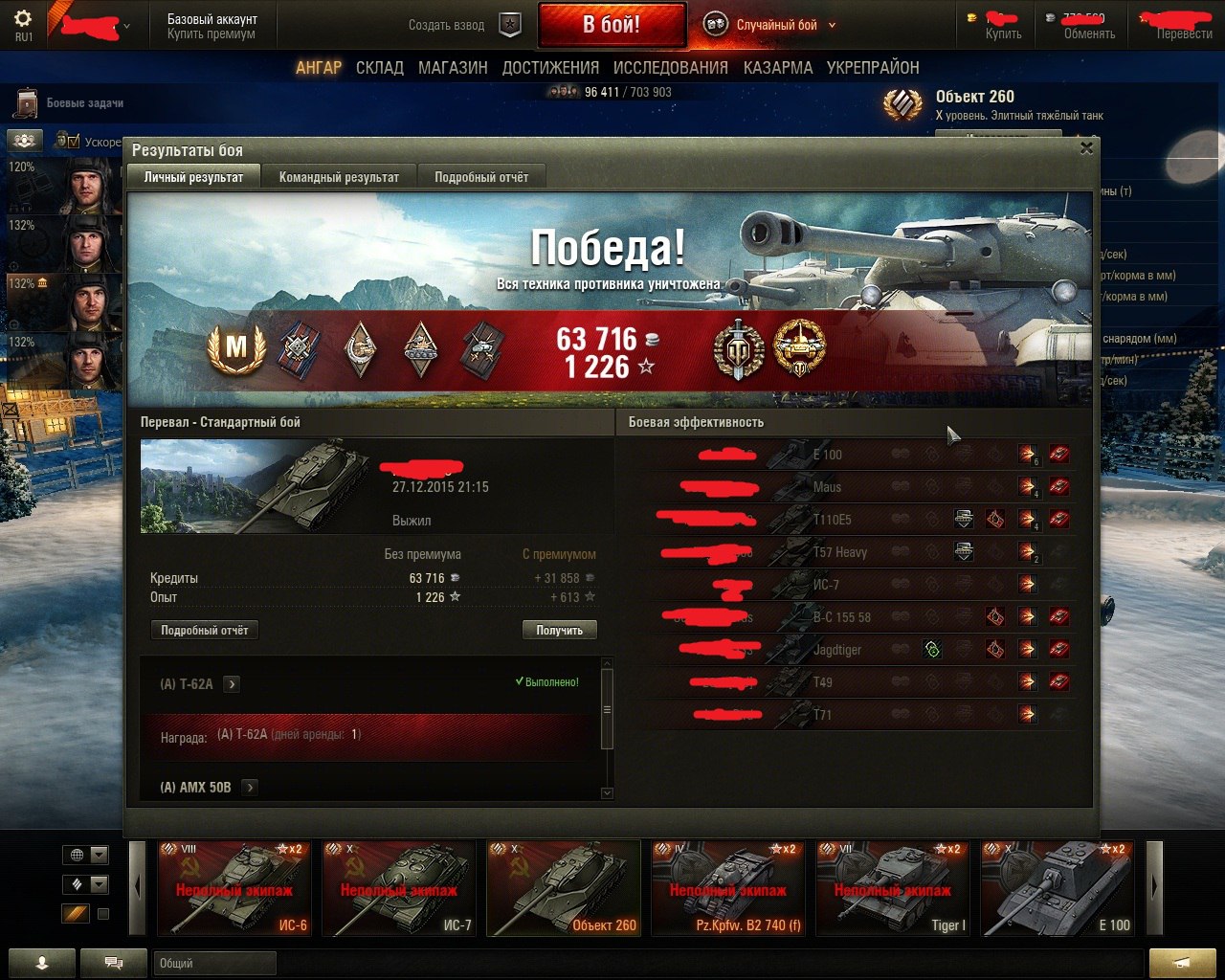Open the Подробный отчёт tab
This screenshot has height=980, width=1225.
click(x=481, y=177)
